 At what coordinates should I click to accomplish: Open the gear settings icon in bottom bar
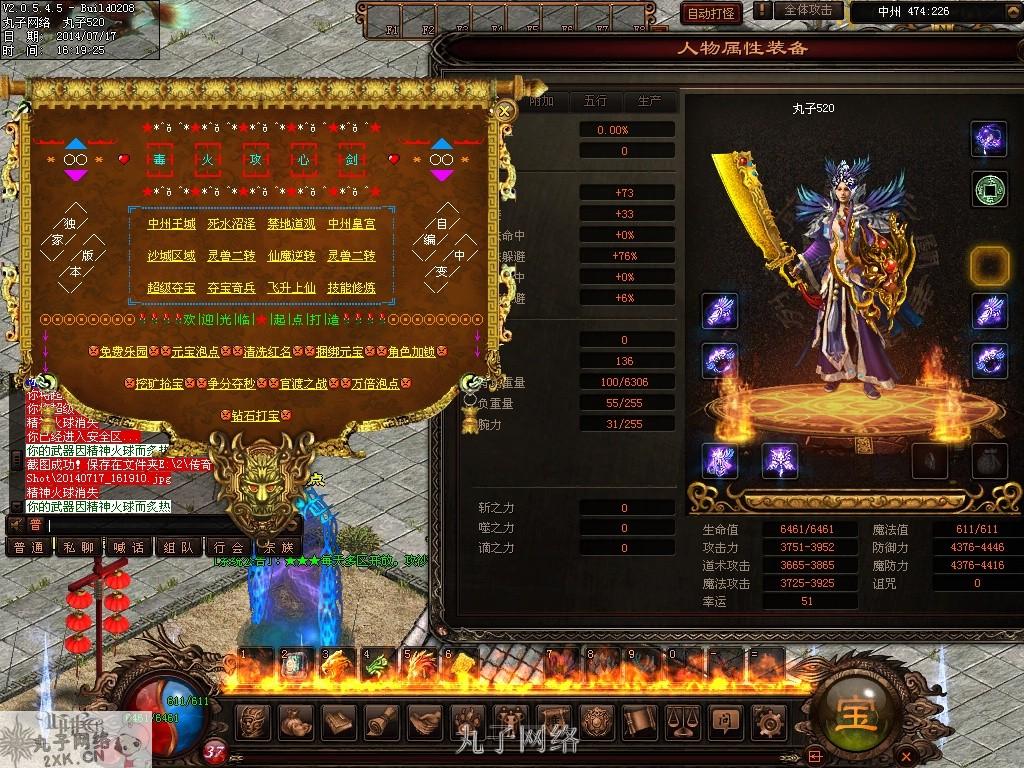click(767, 719)
